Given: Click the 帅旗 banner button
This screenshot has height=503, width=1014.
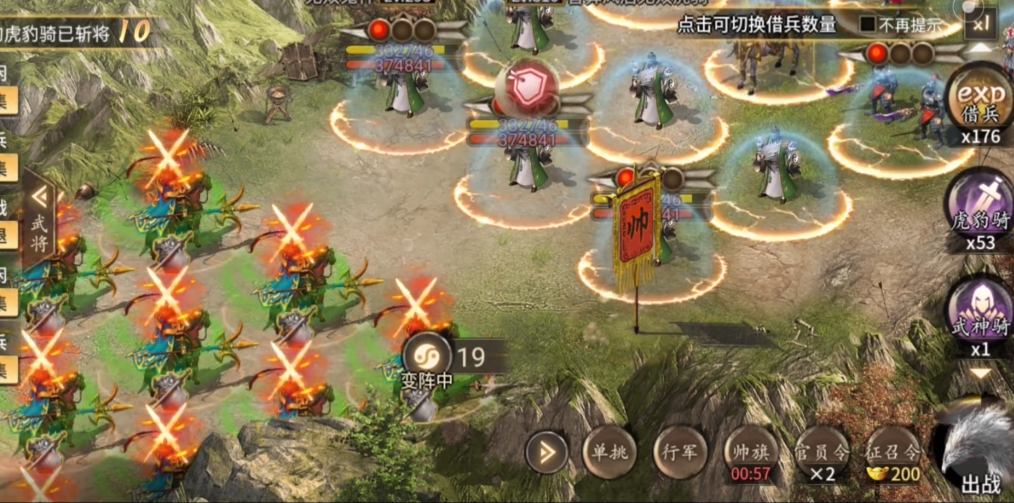Looking at the screenshot, I should (751, 453).
